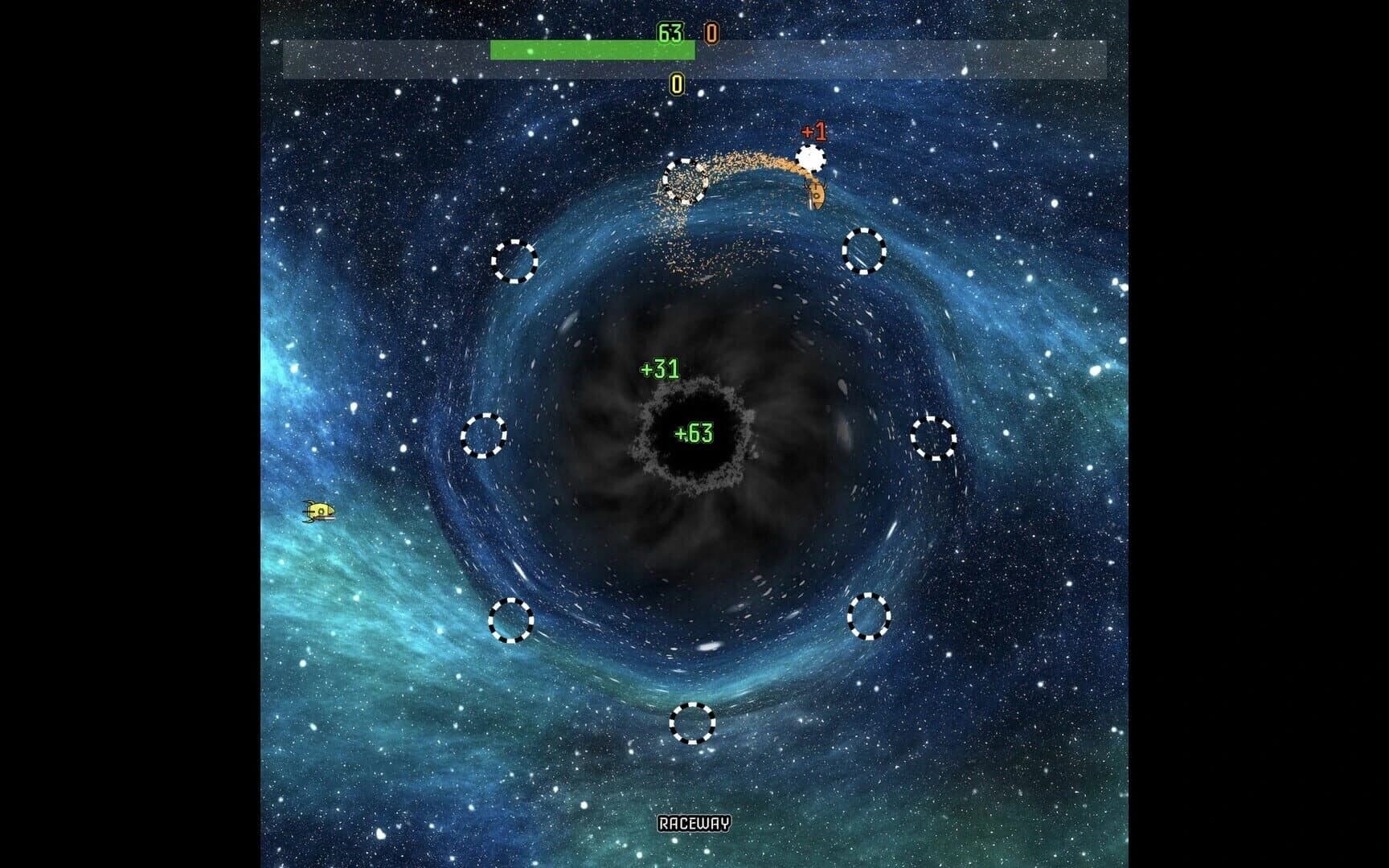Click the yellow 0 counter below the bar

677,82
